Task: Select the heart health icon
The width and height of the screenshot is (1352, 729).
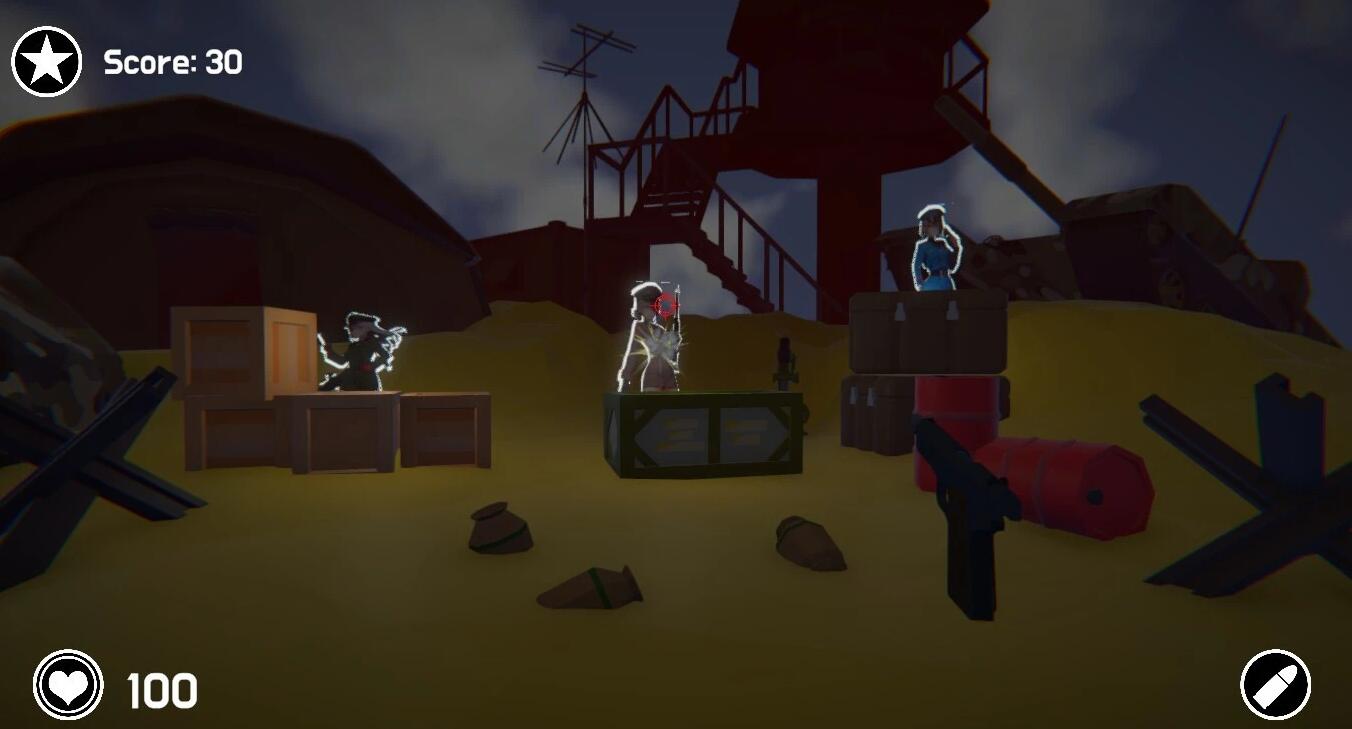Action: pyautogui.click(x=68, y=686)
